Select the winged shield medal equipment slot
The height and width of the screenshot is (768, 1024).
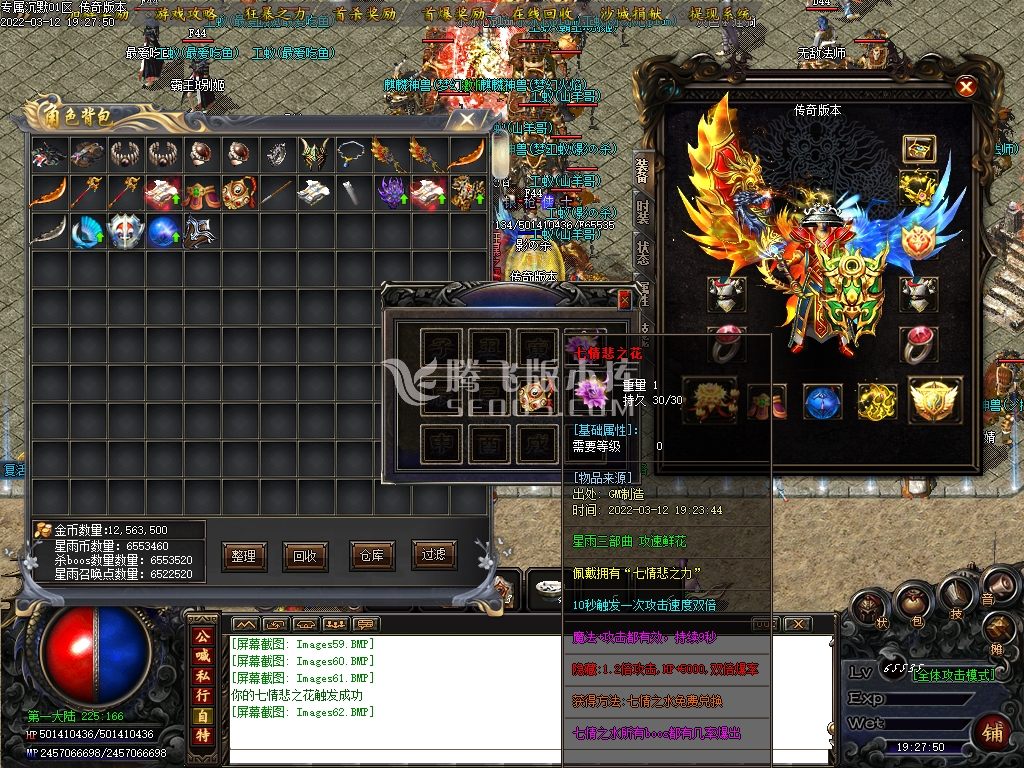point(935,400)
